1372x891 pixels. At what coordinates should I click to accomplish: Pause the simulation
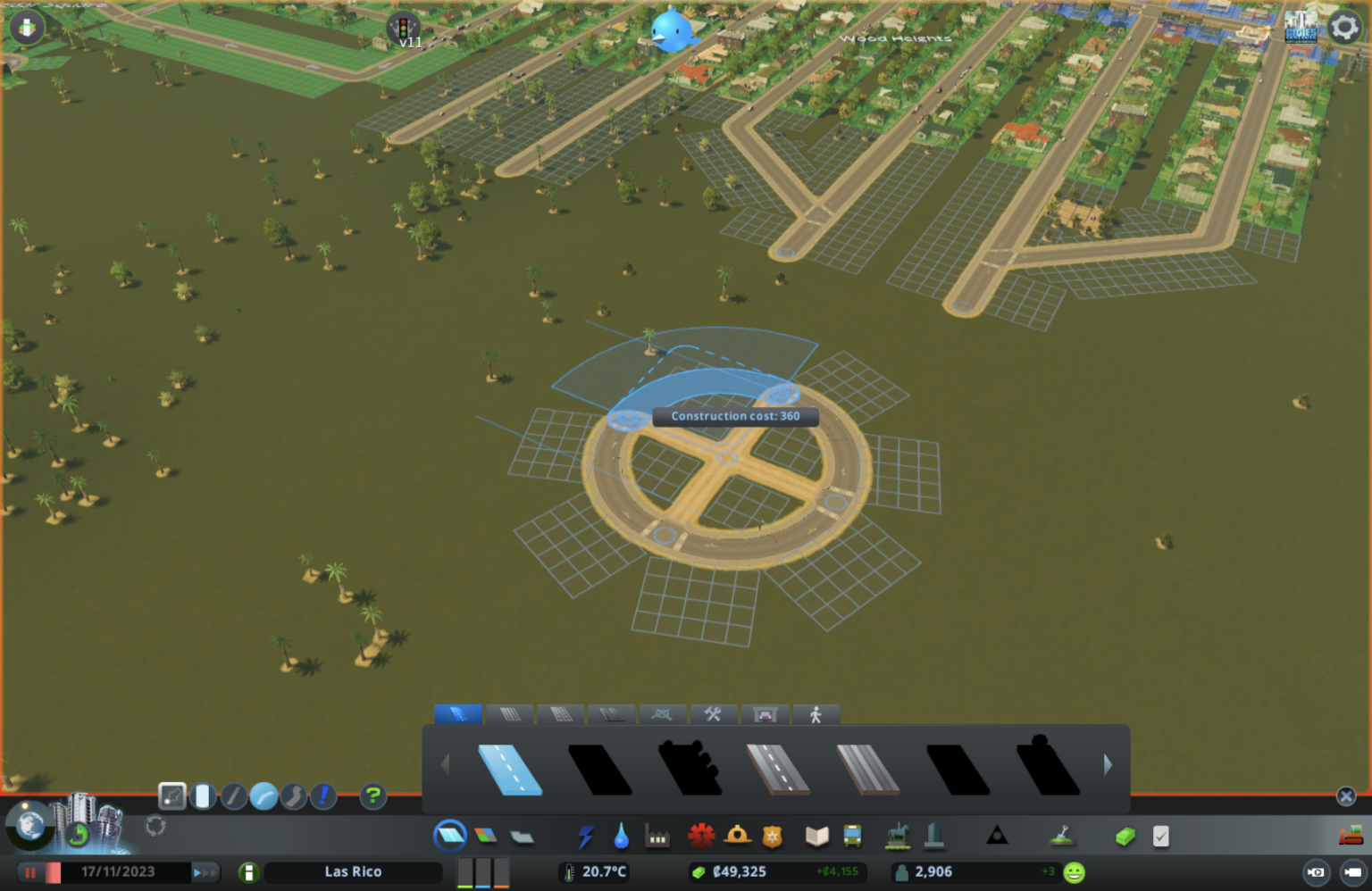(30, 872)
